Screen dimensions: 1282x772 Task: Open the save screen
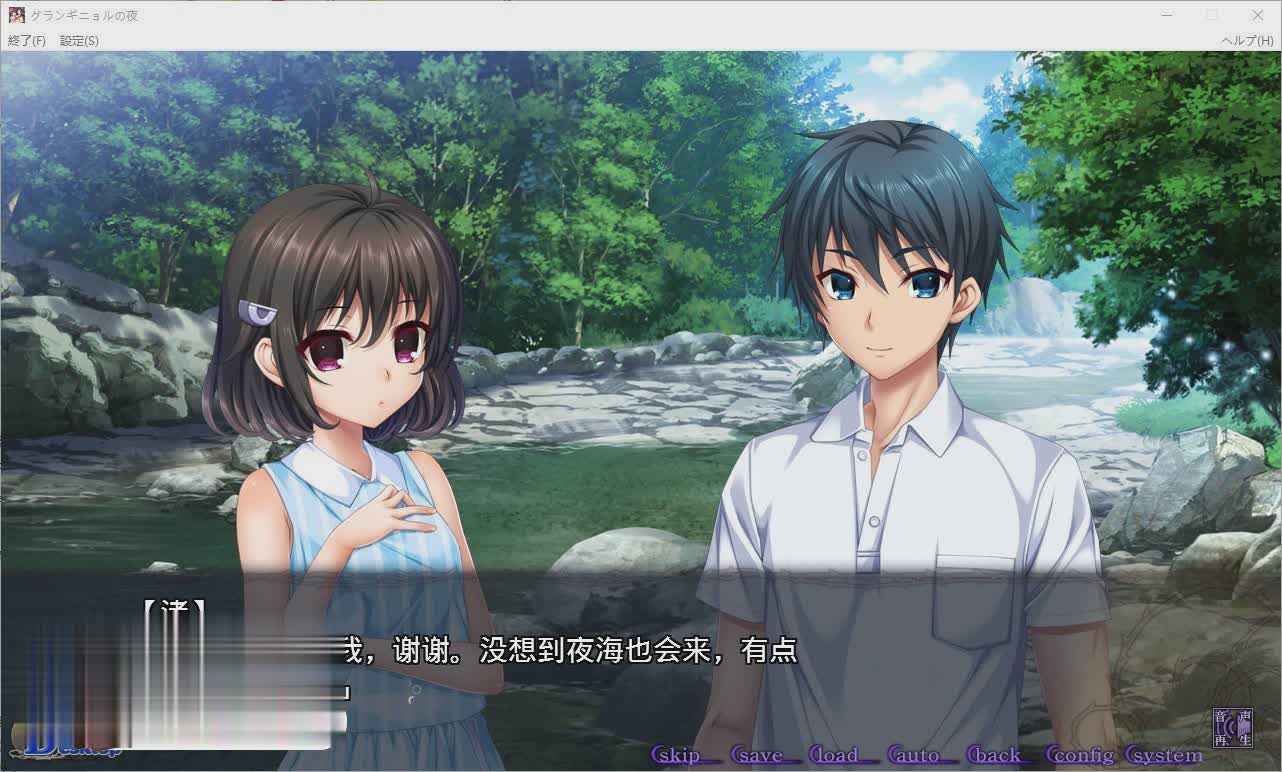pyautogui.click(x=759, y=756)
